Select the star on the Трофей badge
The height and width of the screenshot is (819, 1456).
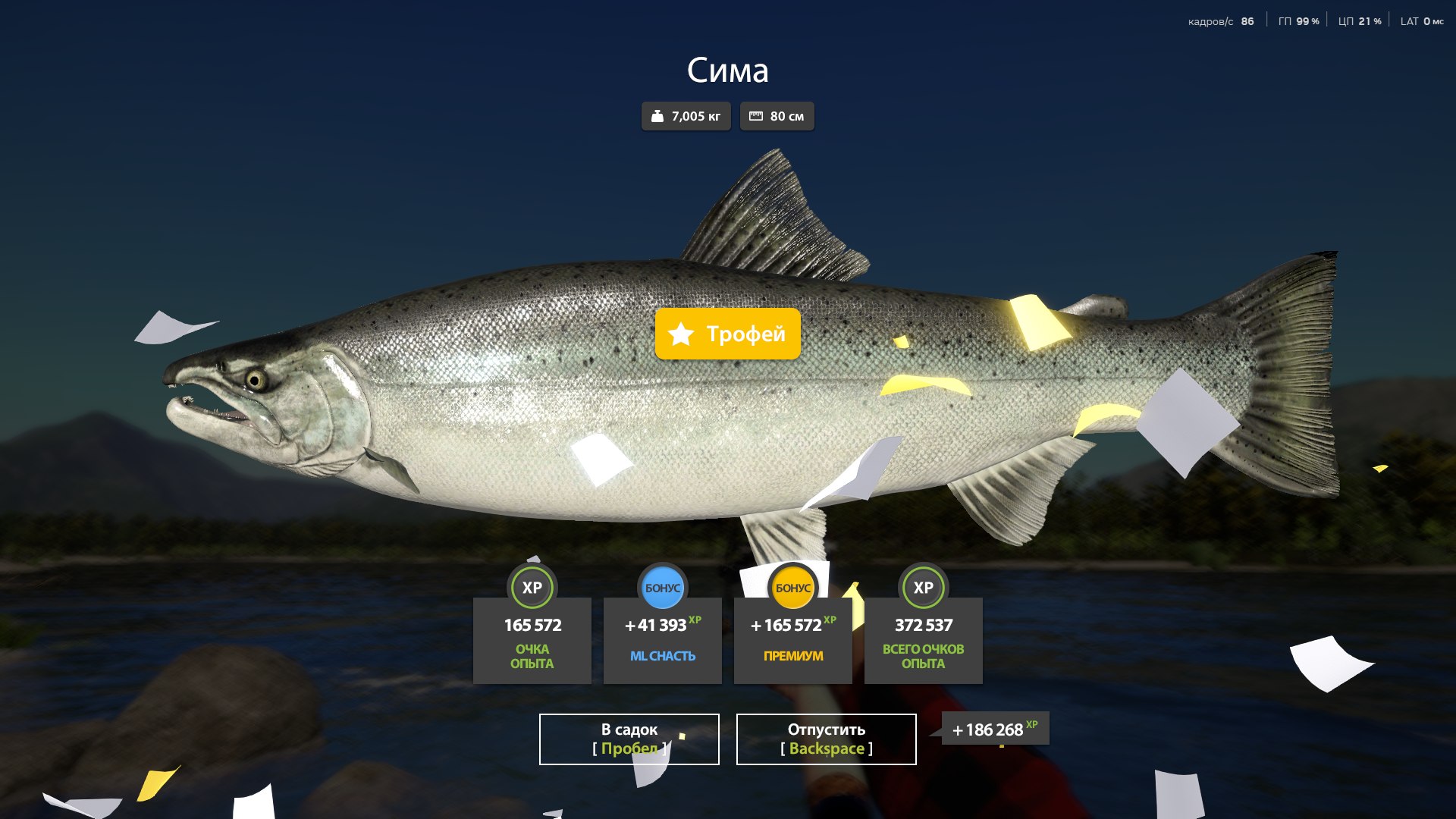click(x=682, y=334)
